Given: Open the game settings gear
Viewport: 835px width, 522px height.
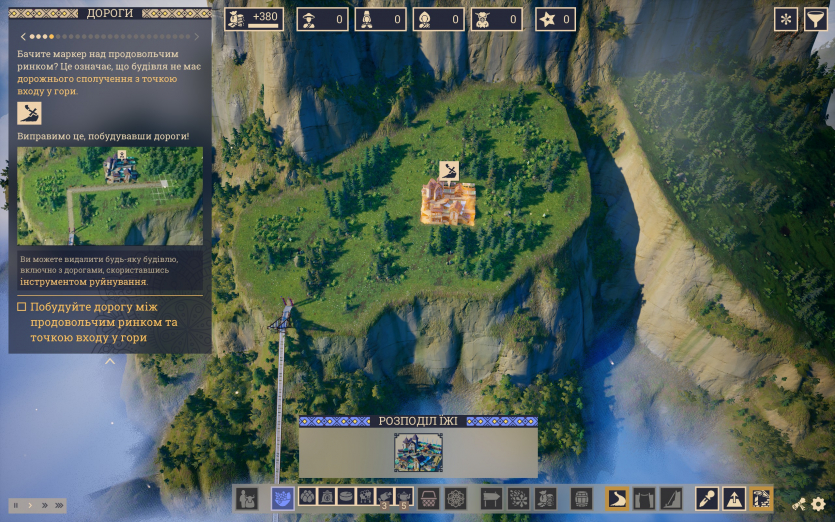Looking at the screenshot, I should (819, 504).
